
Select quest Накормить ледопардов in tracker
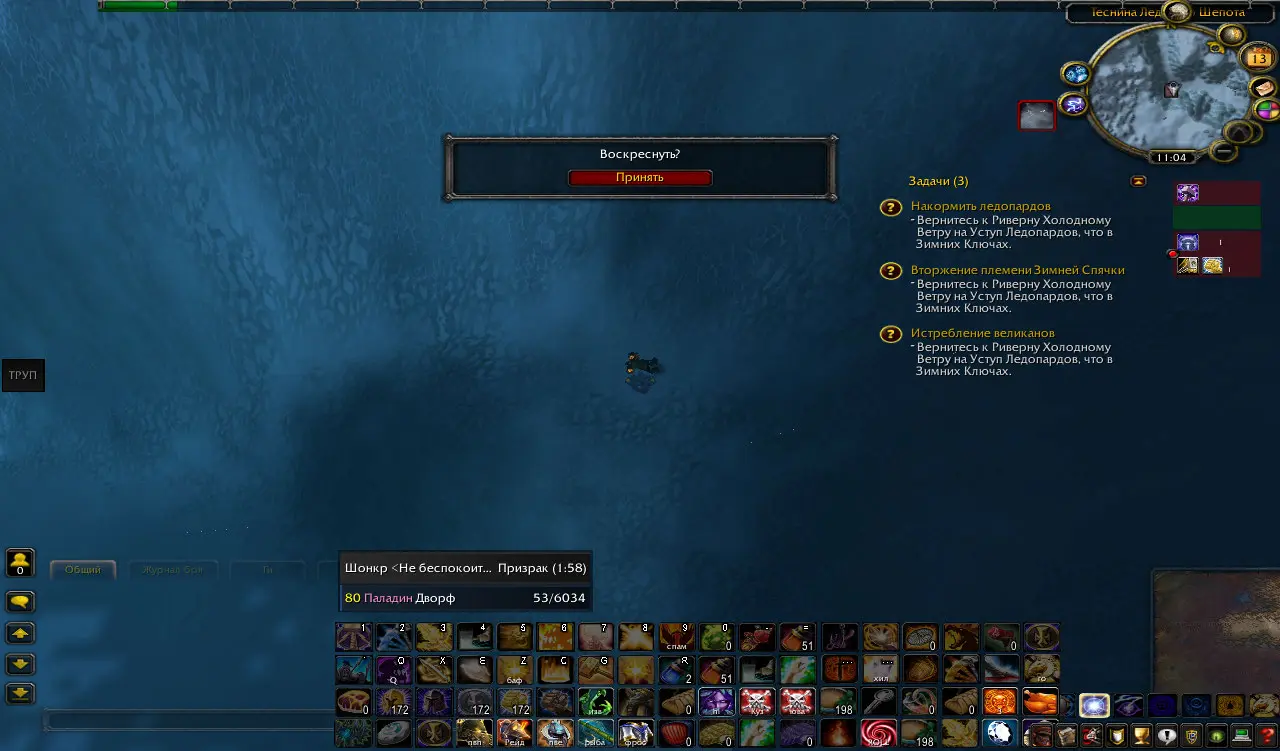pyautogui.click(x=980, y=206)
